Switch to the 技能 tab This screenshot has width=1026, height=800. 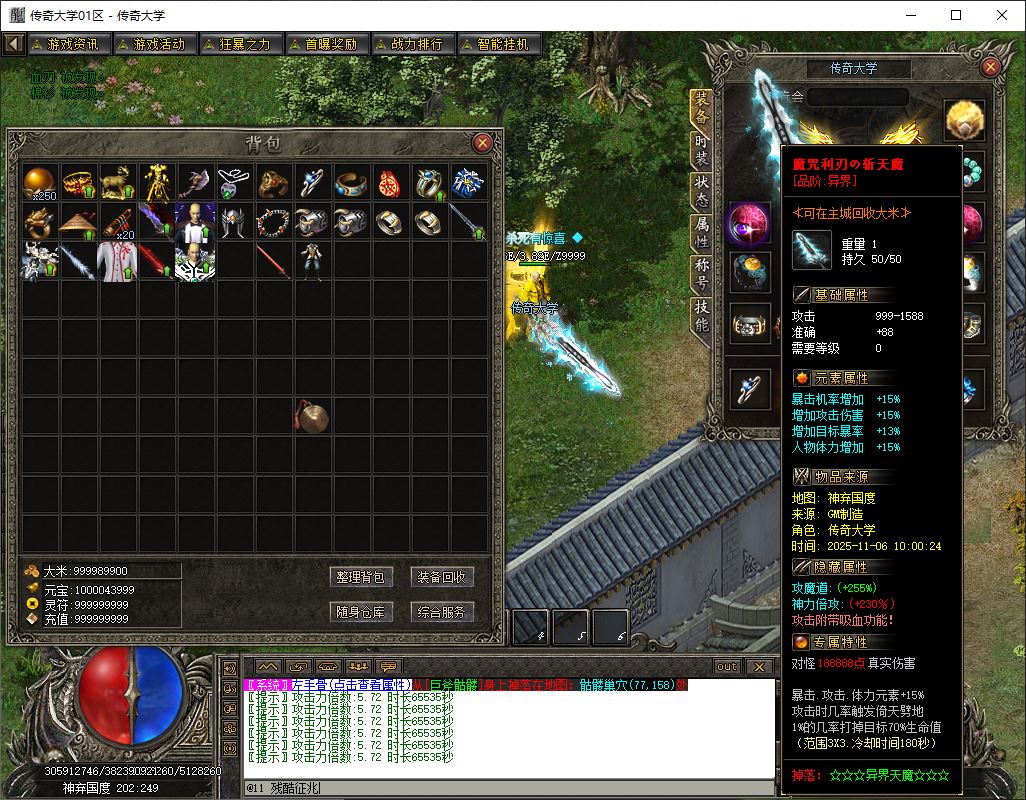point(702,315)
